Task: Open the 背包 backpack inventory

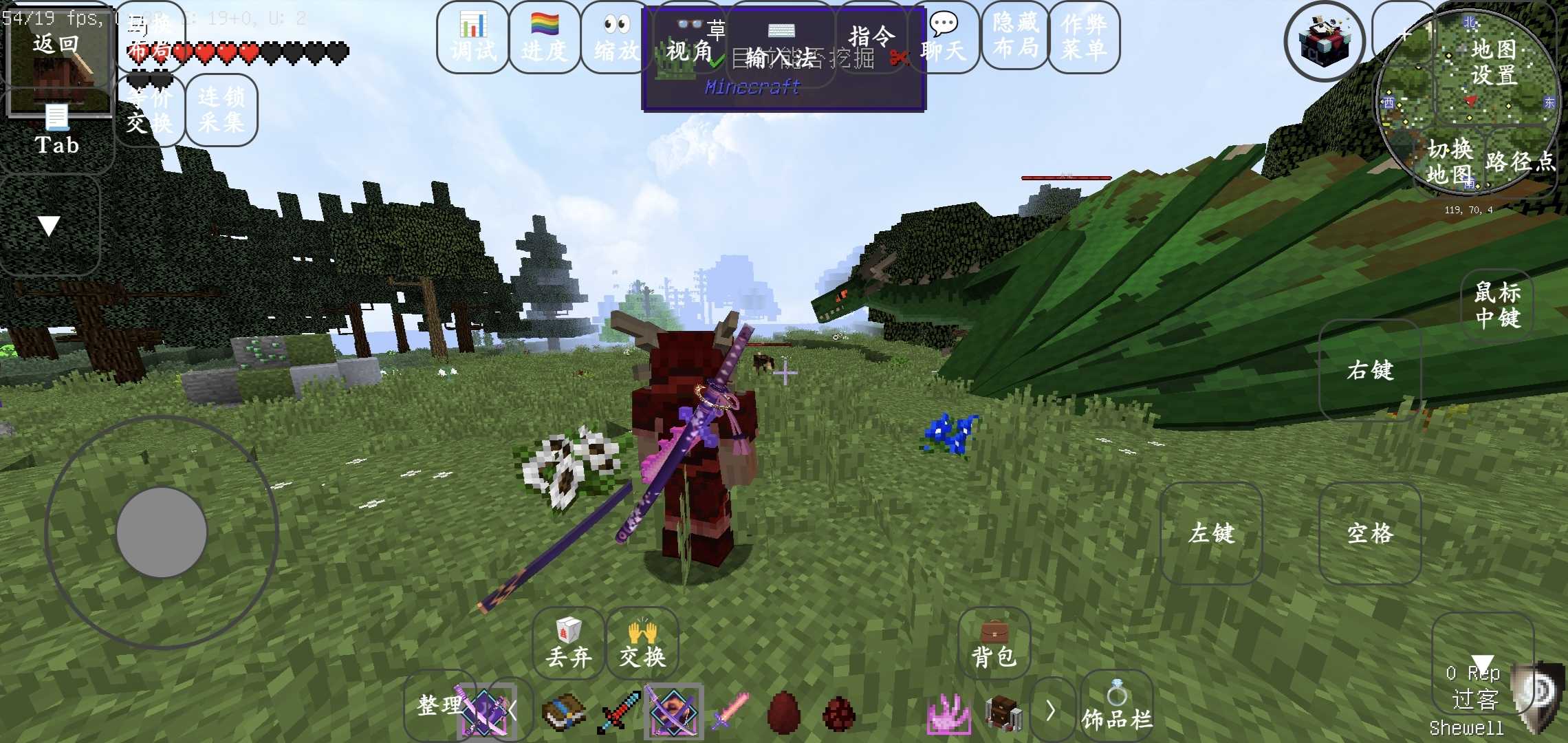Action: coord(994,644)
